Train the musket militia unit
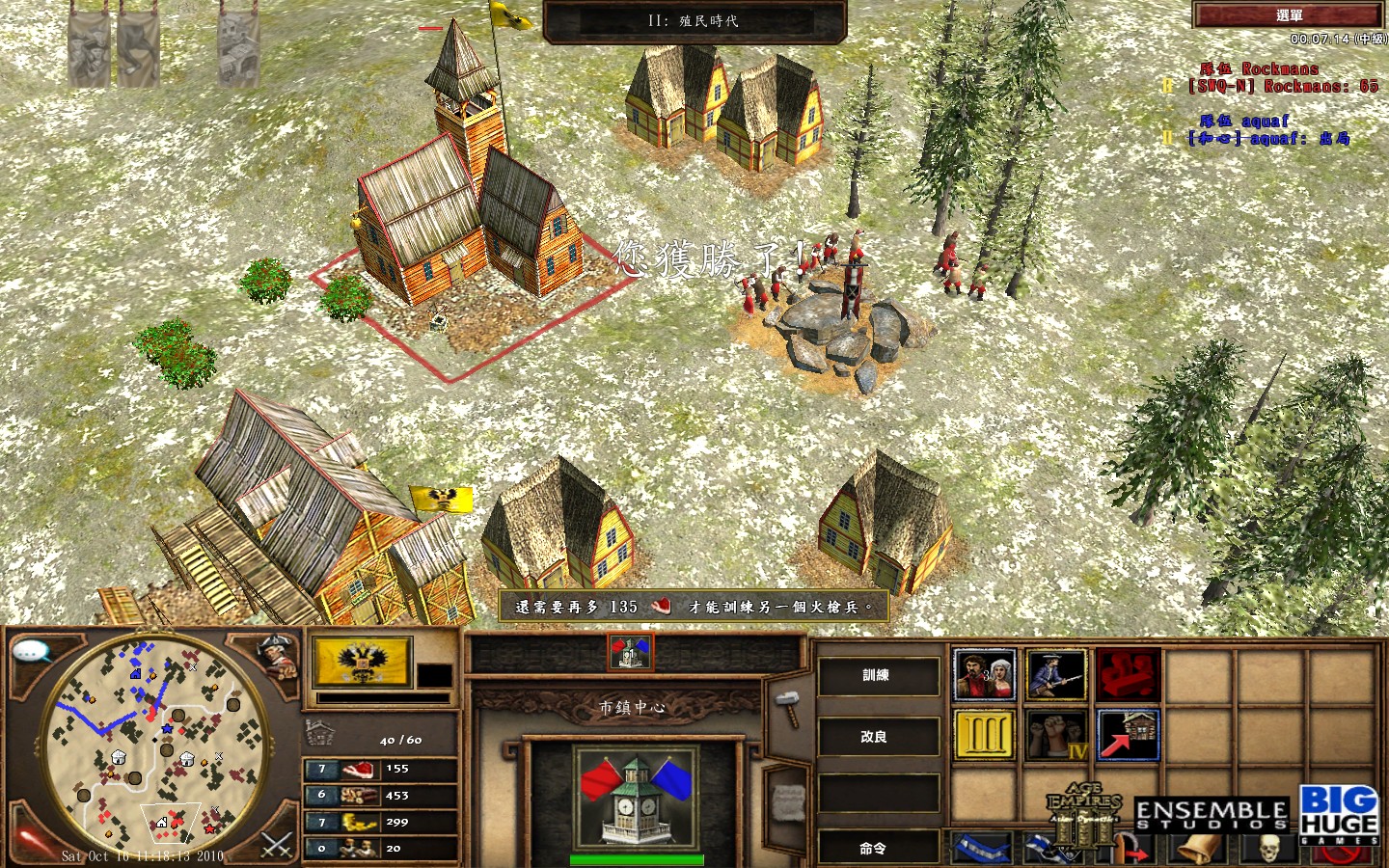1389x868 pixels. [x=1056, y=674]
